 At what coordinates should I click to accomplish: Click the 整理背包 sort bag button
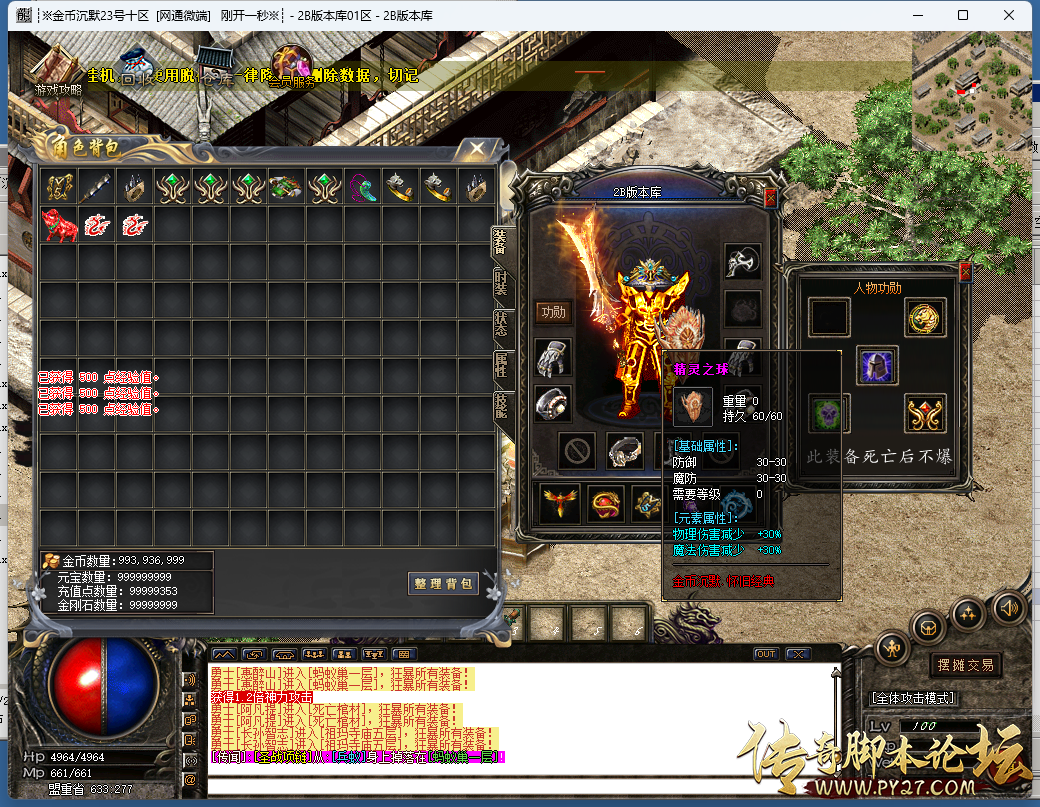coord(443,583)
